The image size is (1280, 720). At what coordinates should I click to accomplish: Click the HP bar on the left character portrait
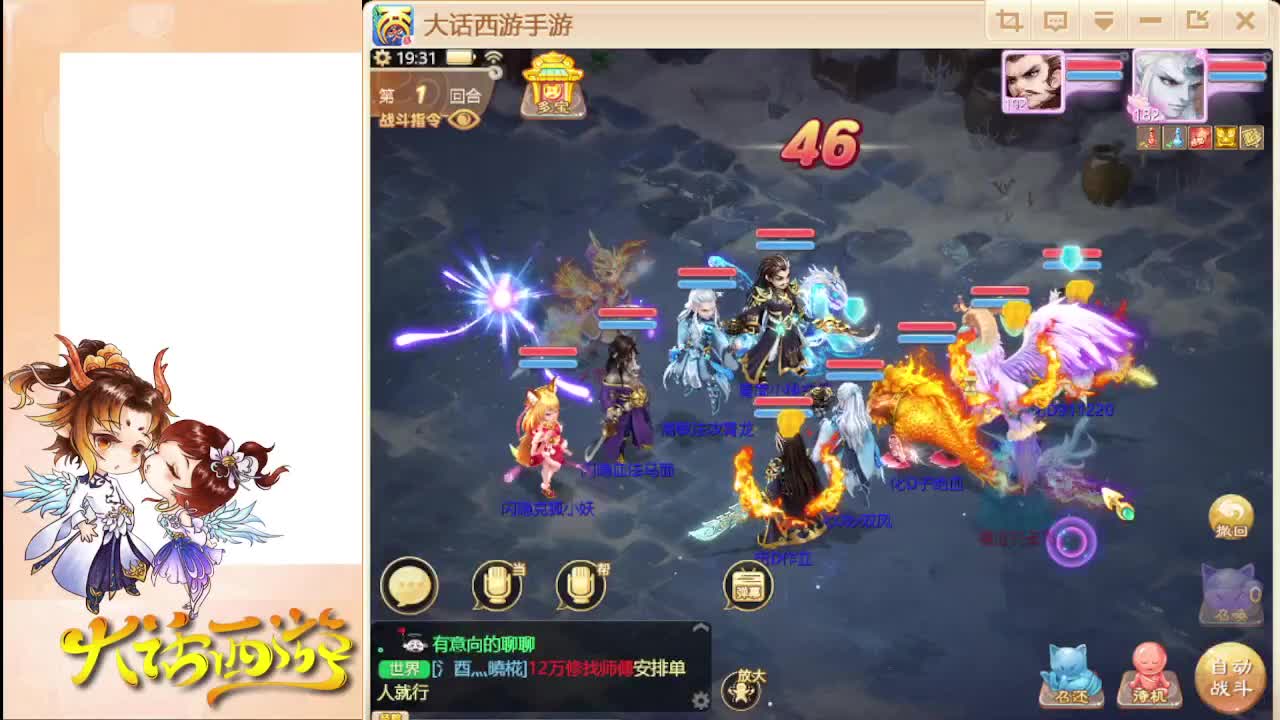1095,65
